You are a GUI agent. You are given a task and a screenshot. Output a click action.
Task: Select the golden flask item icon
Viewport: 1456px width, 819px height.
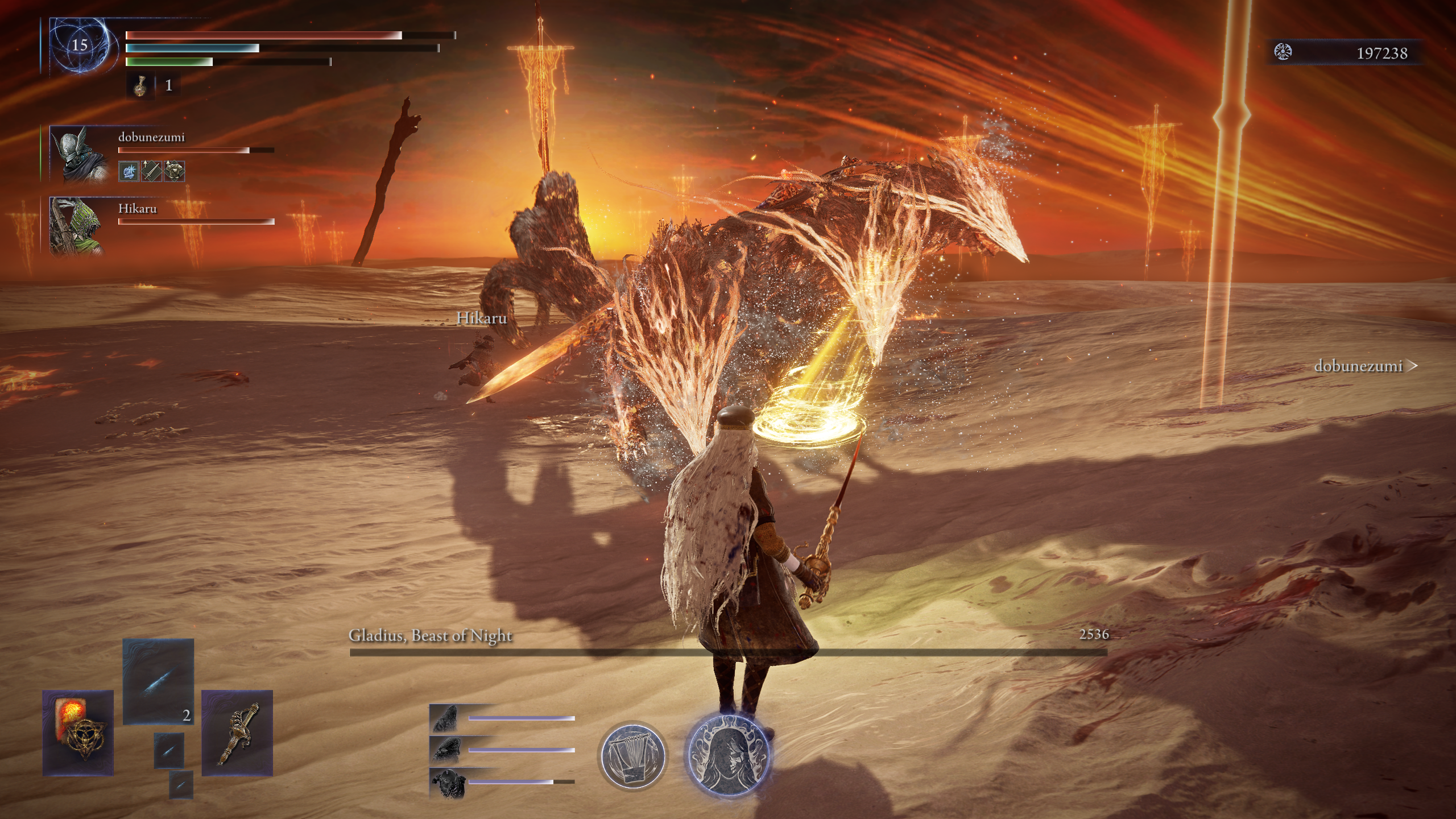(x=139, y=86)
